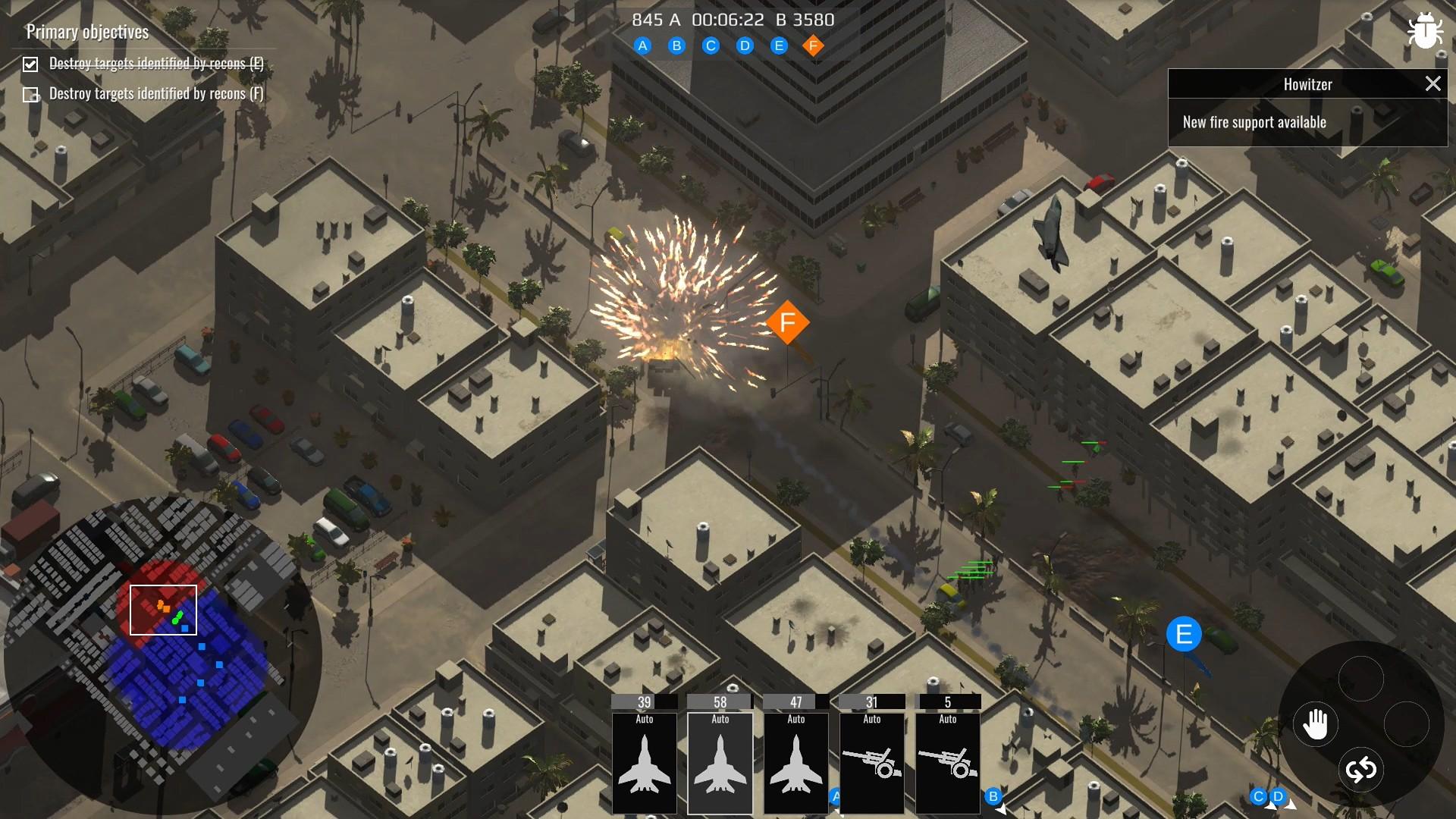Select objective C in the top bar
1456x819 pixels.
coord(711,46)
